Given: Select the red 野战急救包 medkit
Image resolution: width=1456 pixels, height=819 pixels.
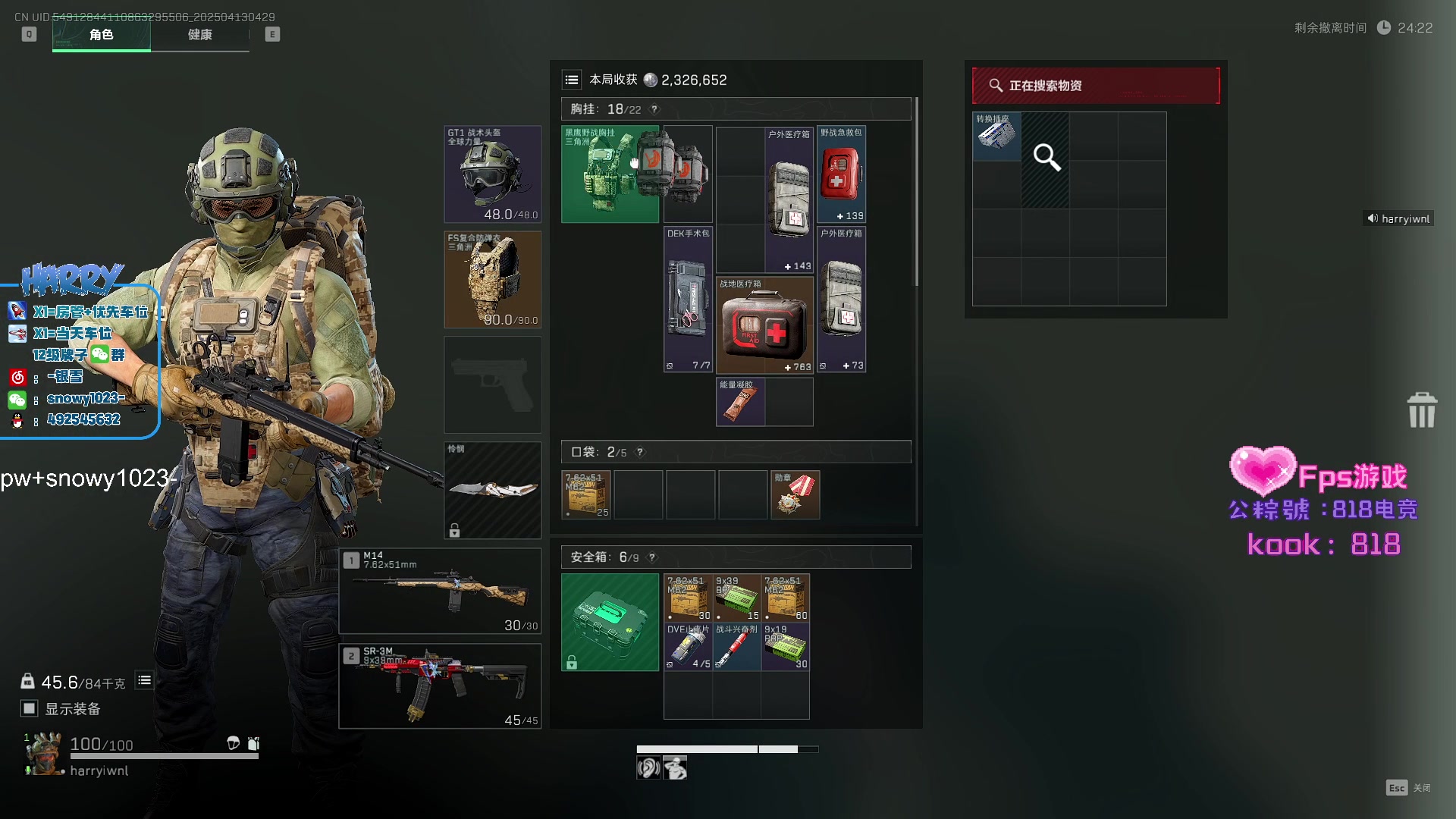Looking at the screenshot, I should coord(841,174).
